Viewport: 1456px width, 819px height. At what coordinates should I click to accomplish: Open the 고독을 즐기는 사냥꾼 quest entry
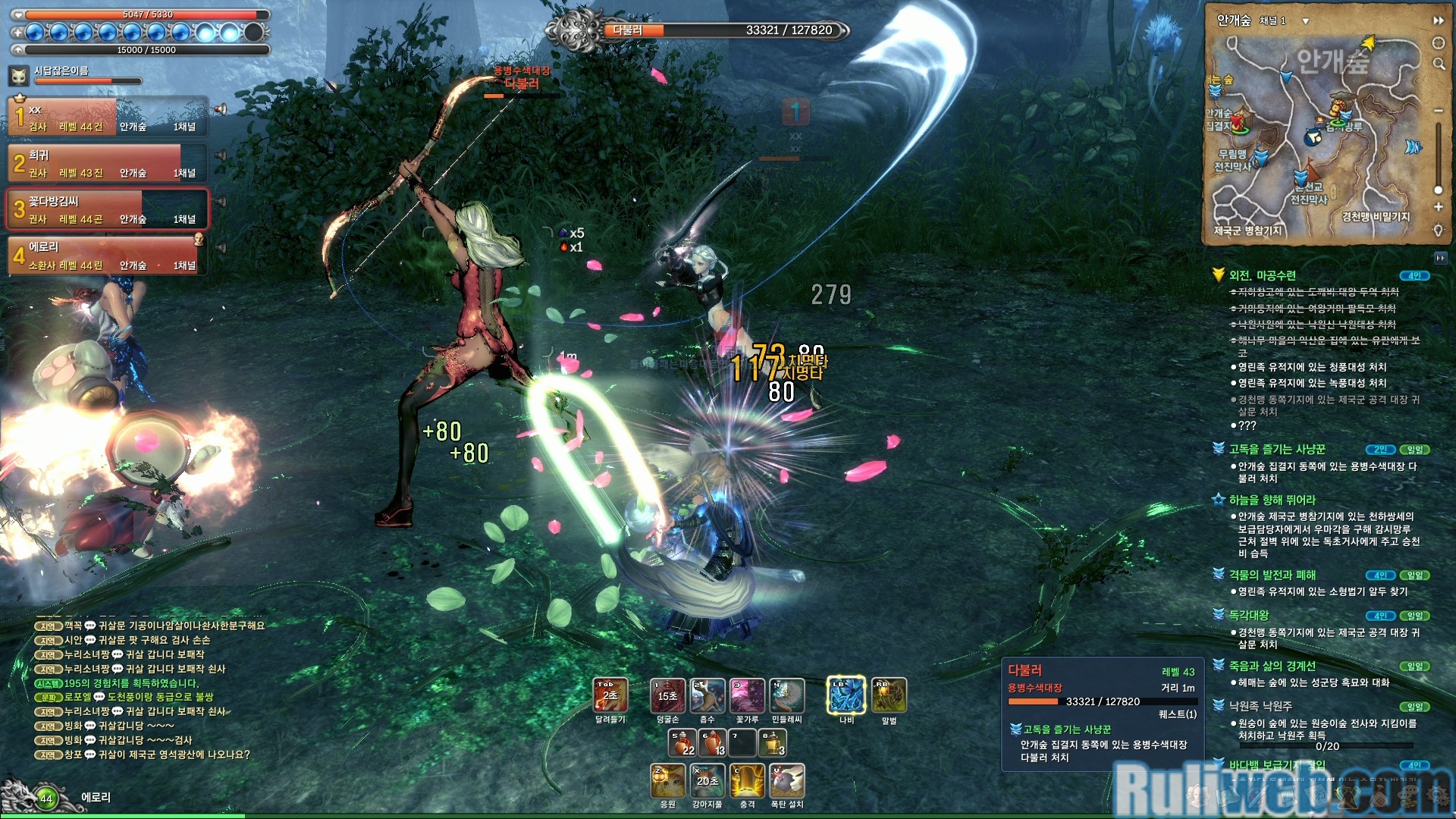(1277, 450)
